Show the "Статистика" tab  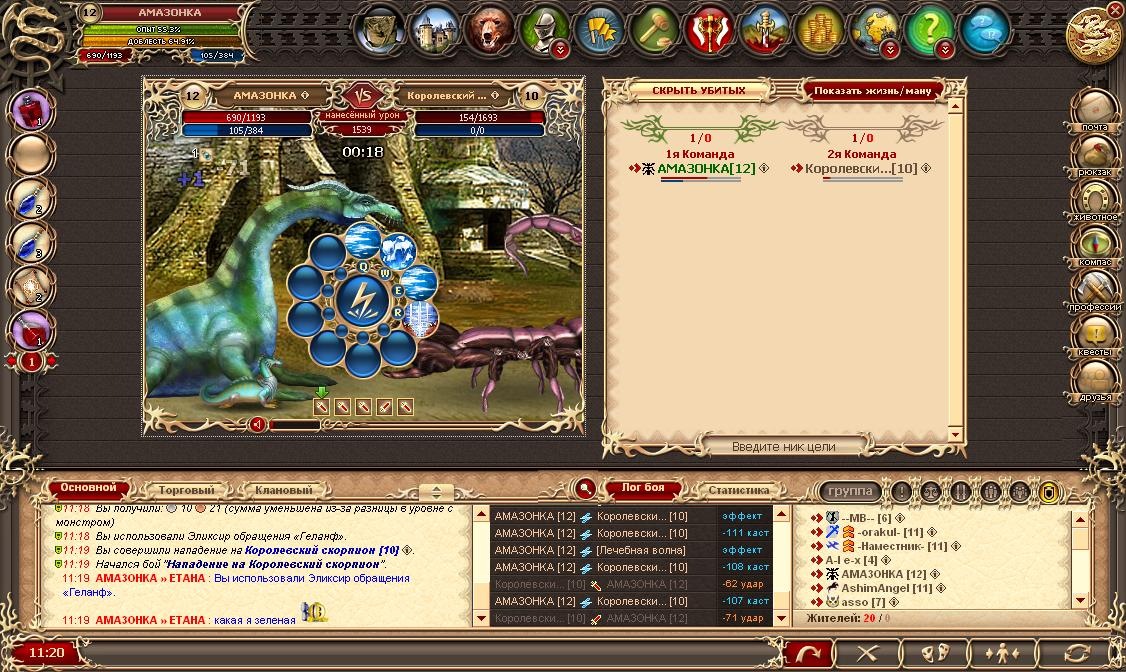(738, 491)
